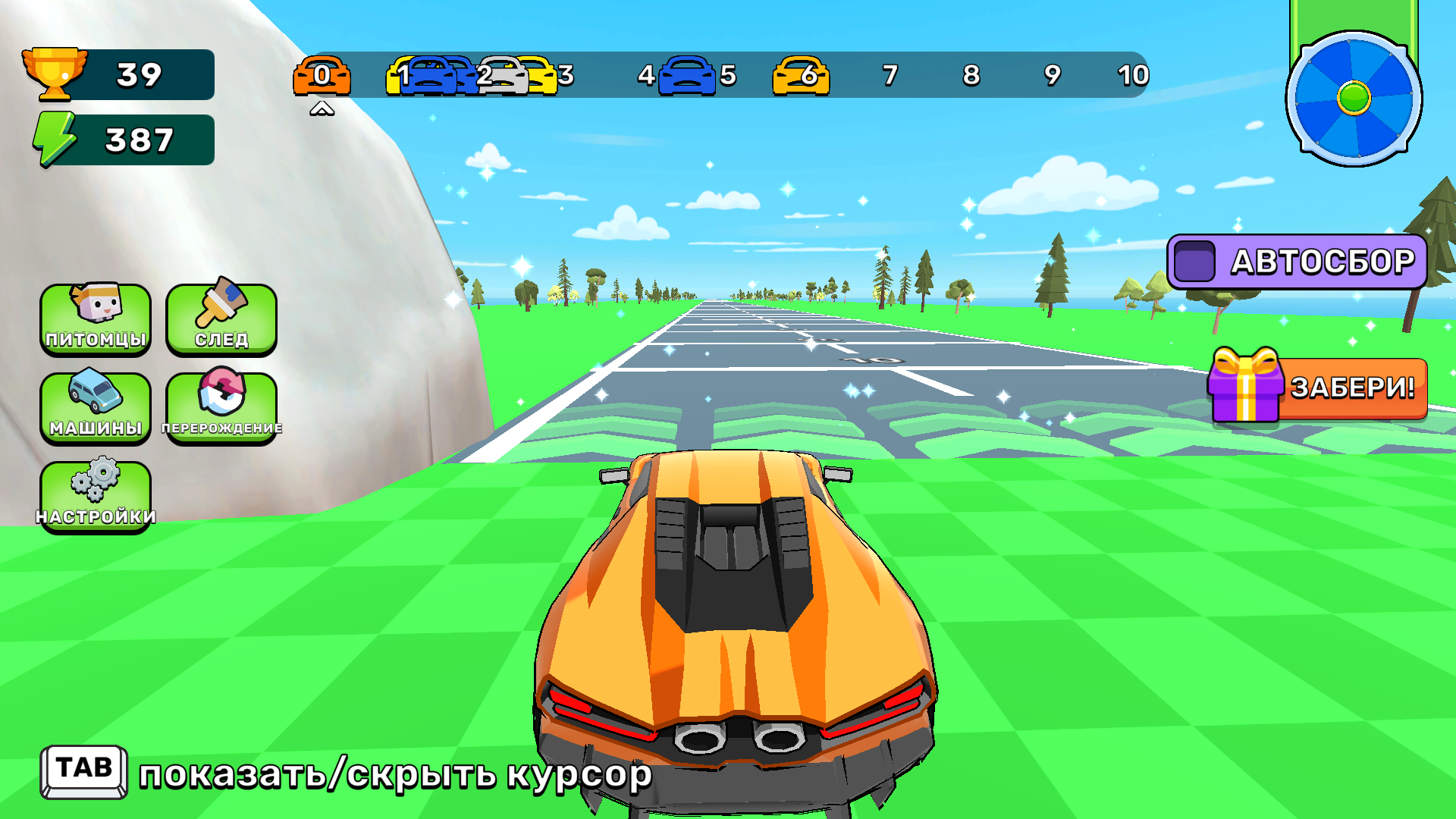The width and height of the screenshot is (1456, 819).
Task: Click the АВТОСБОР label
Action: [1322, 260]
